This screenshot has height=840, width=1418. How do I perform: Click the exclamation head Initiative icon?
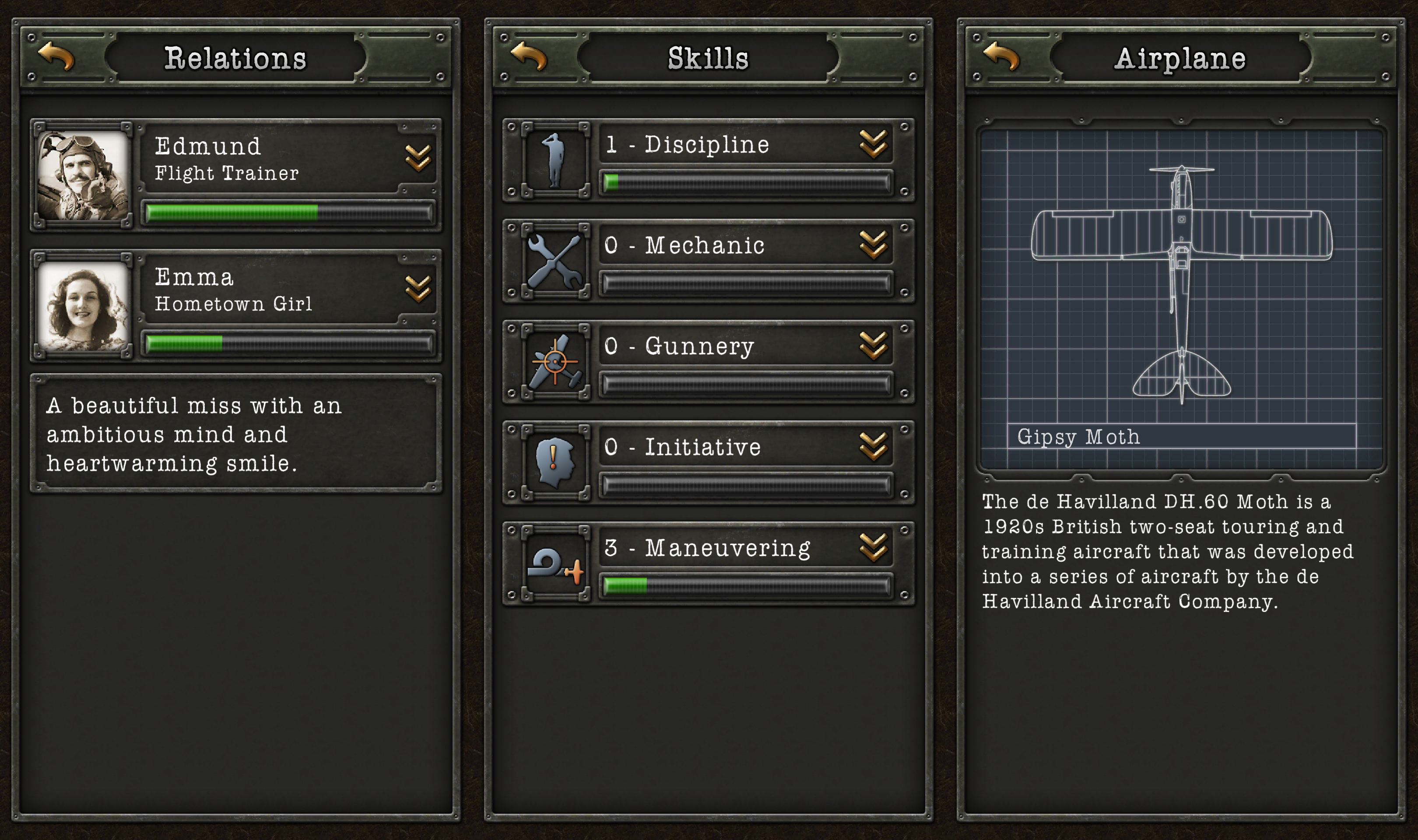point(555,462)
